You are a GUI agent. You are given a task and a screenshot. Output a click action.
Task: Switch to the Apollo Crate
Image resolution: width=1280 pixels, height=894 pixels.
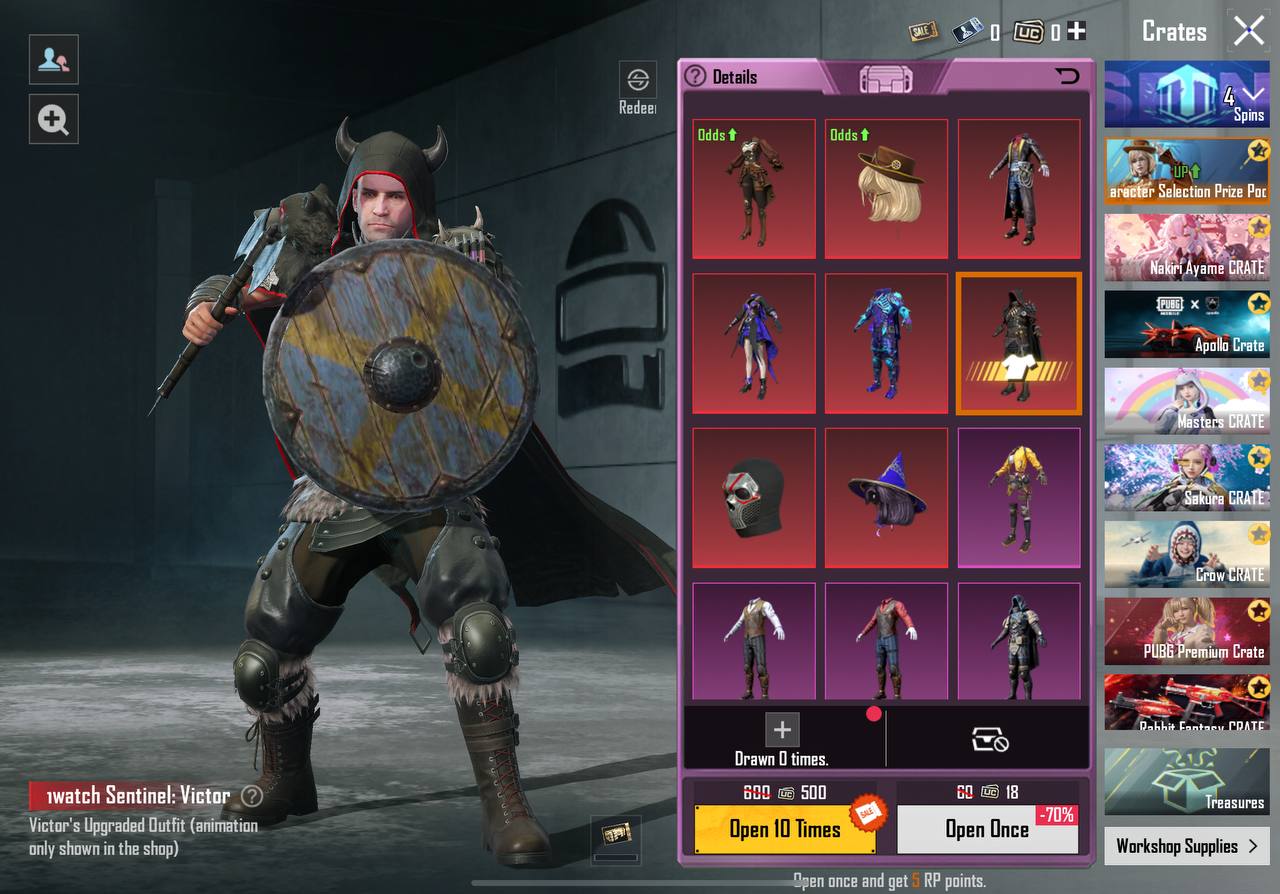click(x=1186, y=324)
